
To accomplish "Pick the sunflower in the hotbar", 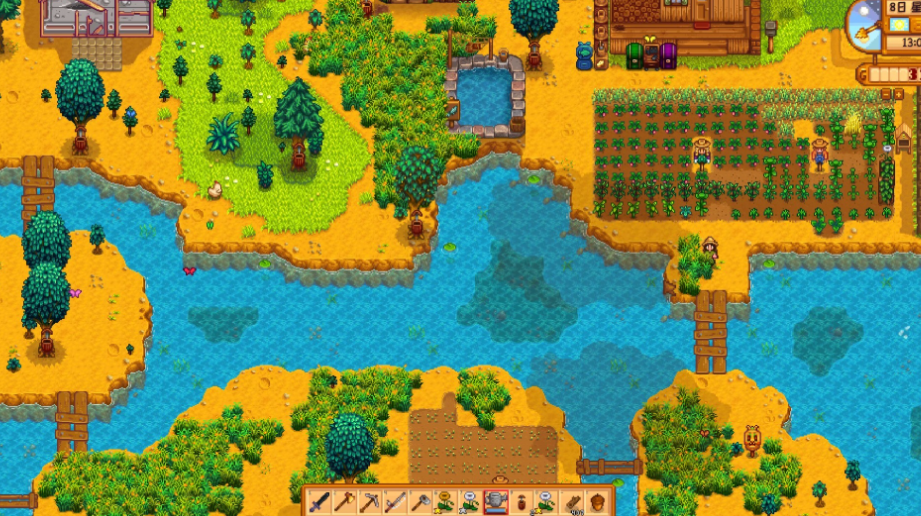I will click(445, 501).
